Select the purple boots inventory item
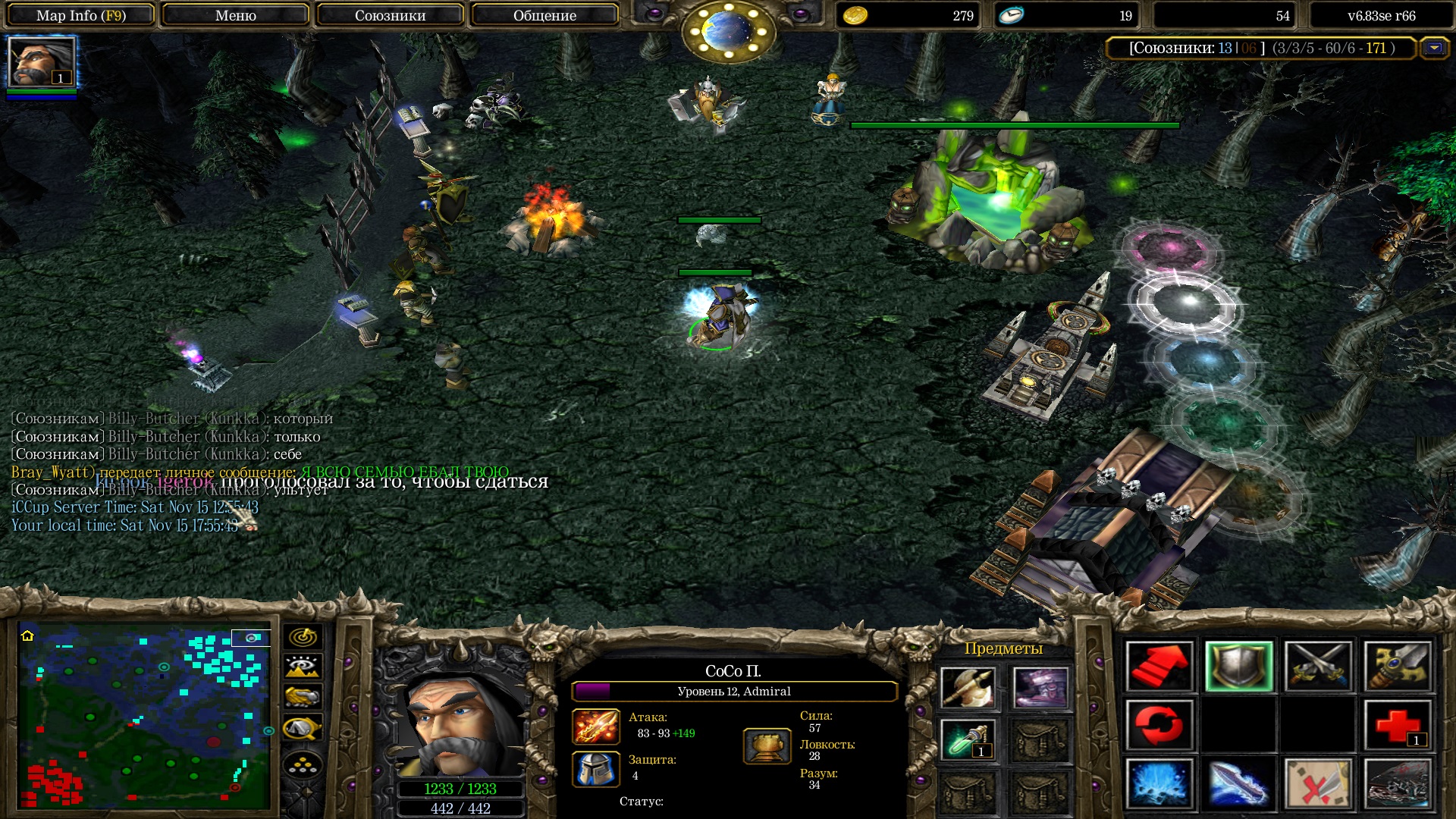 pos(1040,688)
